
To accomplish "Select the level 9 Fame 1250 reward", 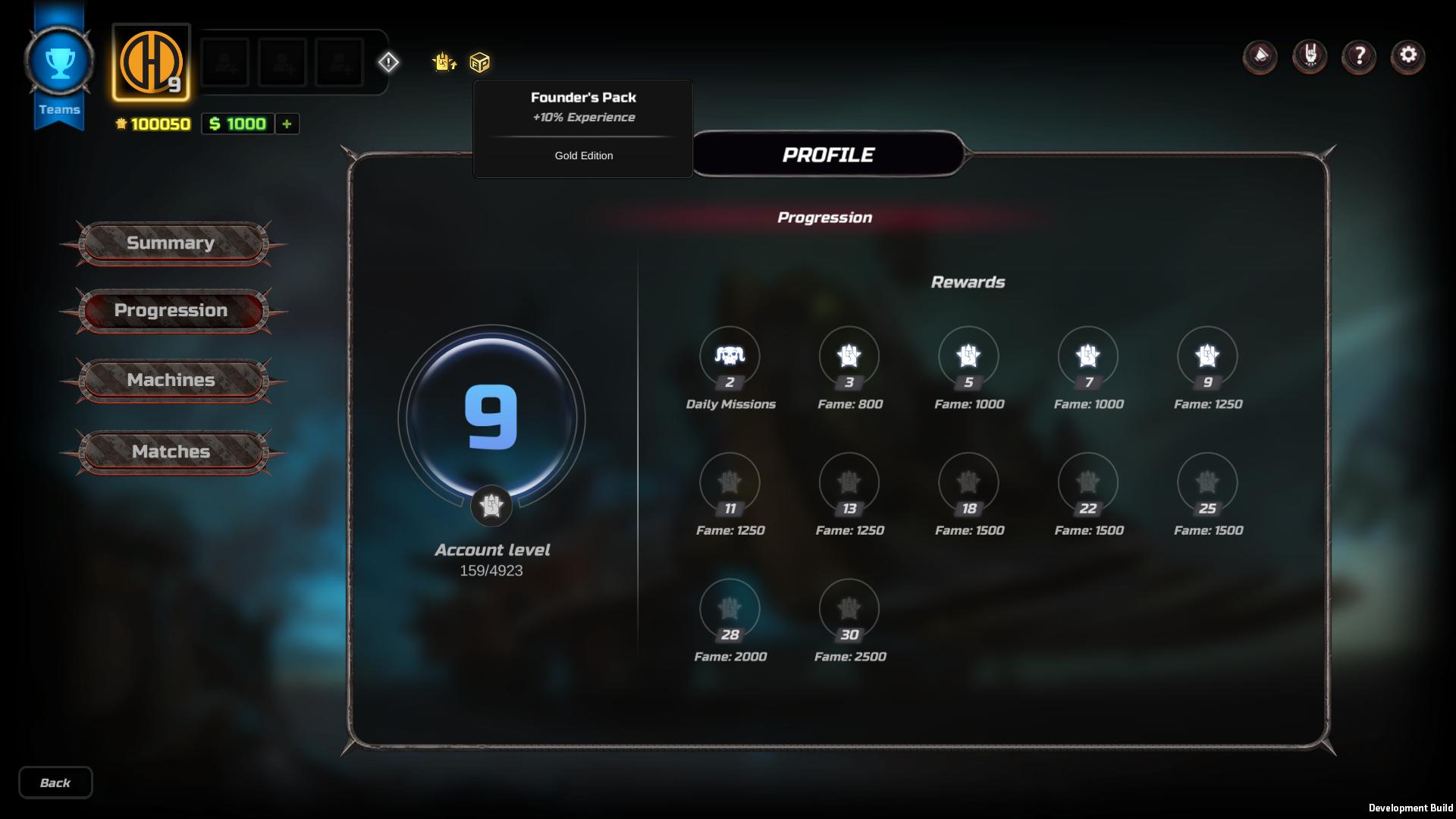I will click(x=1207, y=356).
